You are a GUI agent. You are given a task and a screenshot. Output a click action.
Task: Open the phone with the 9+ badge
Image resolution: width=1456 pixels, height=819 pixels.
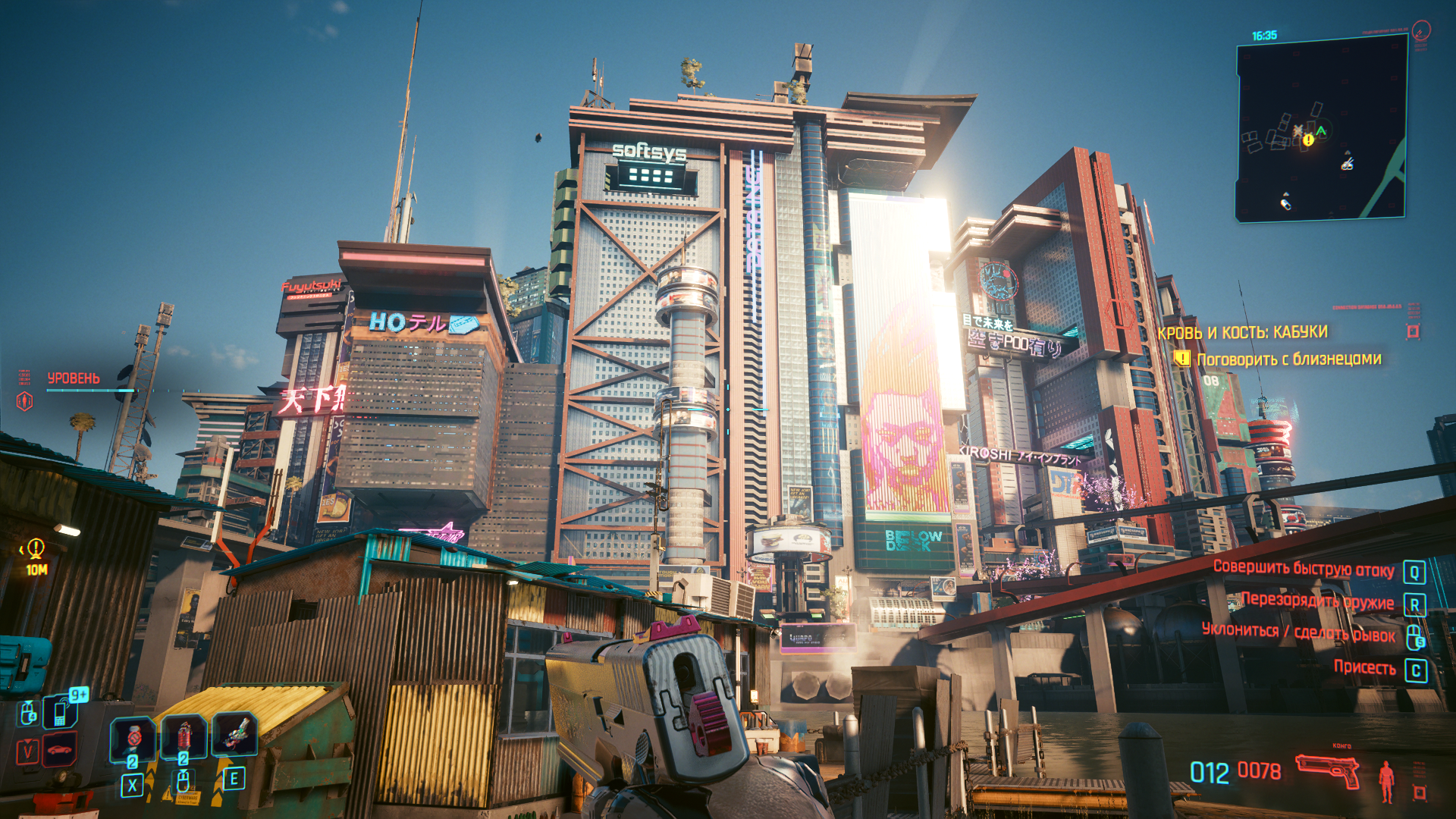click(x=61, y=713)
